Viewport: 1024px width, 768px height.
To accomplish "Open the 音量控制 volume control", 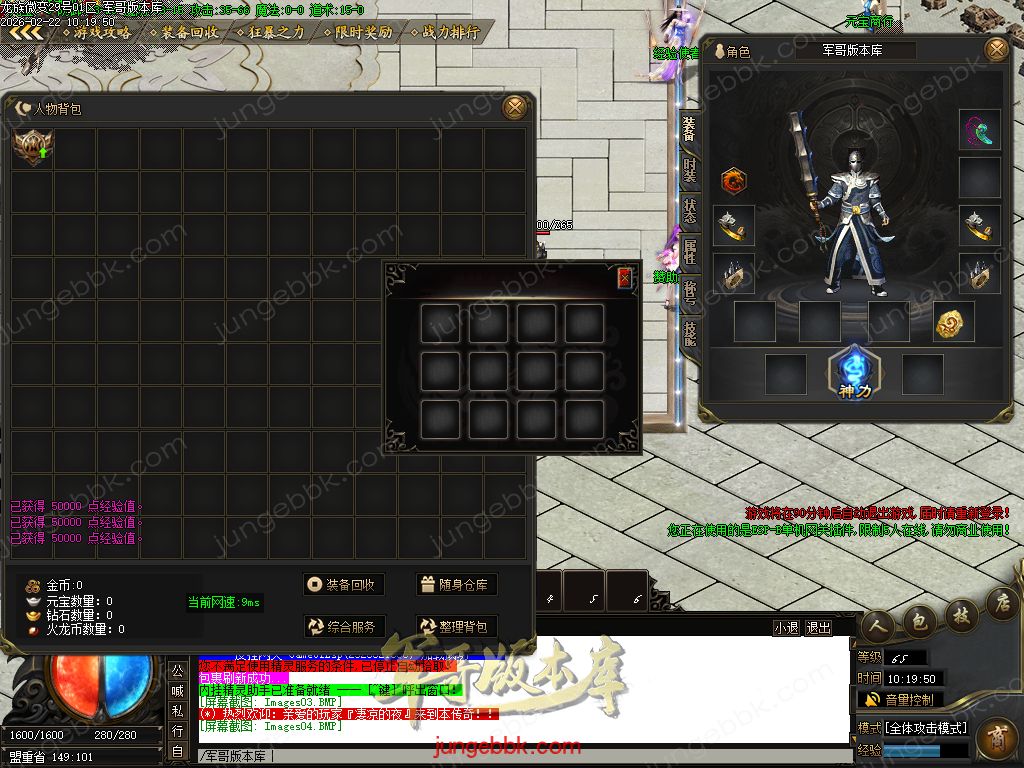I will tap(900, 699).
